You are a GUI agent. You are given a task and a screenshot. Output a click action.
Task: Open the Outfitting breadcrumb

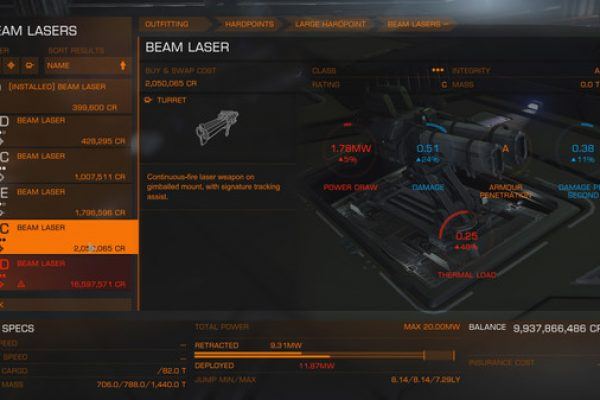[x=166, y=22]
